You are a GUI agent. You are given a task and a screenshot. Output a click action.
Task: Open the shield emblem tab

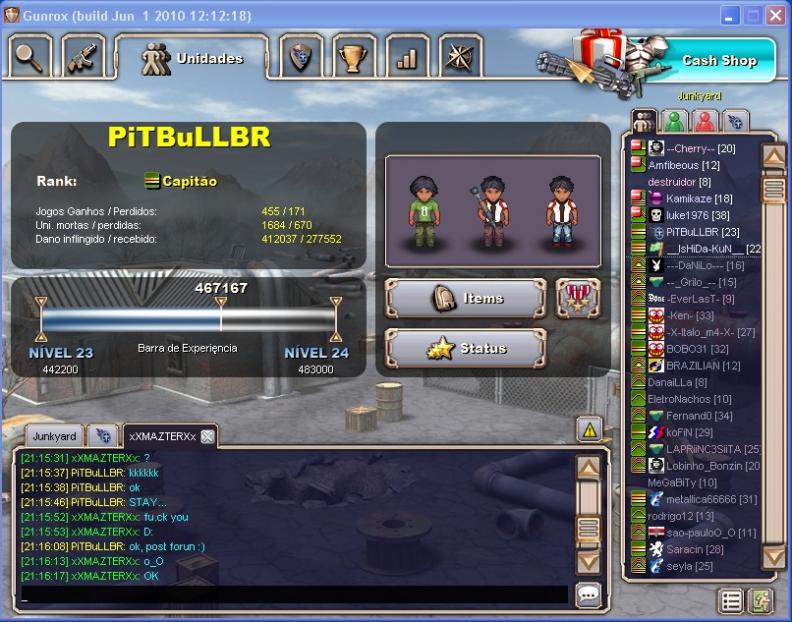tap(299, 57)
